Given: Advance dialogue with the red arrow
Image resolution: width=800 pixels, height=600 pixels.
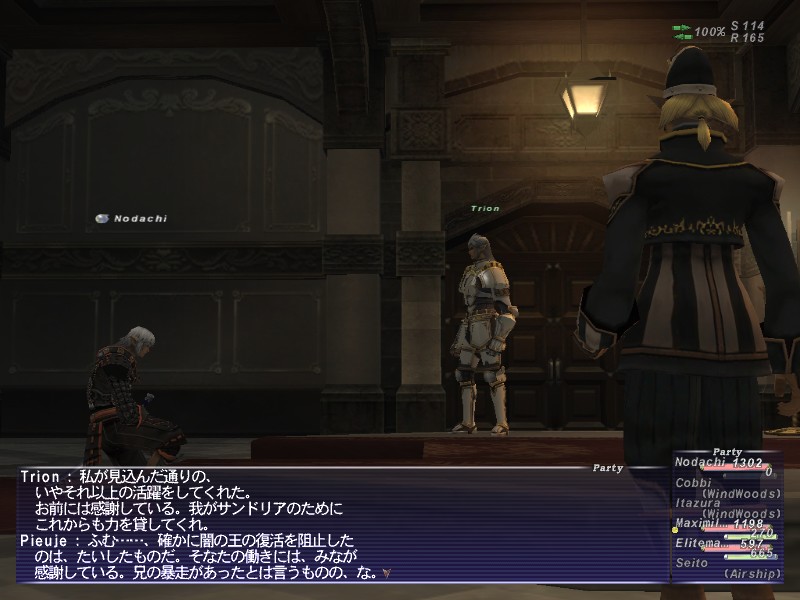Looking at the screenshot, I should 386,574.
